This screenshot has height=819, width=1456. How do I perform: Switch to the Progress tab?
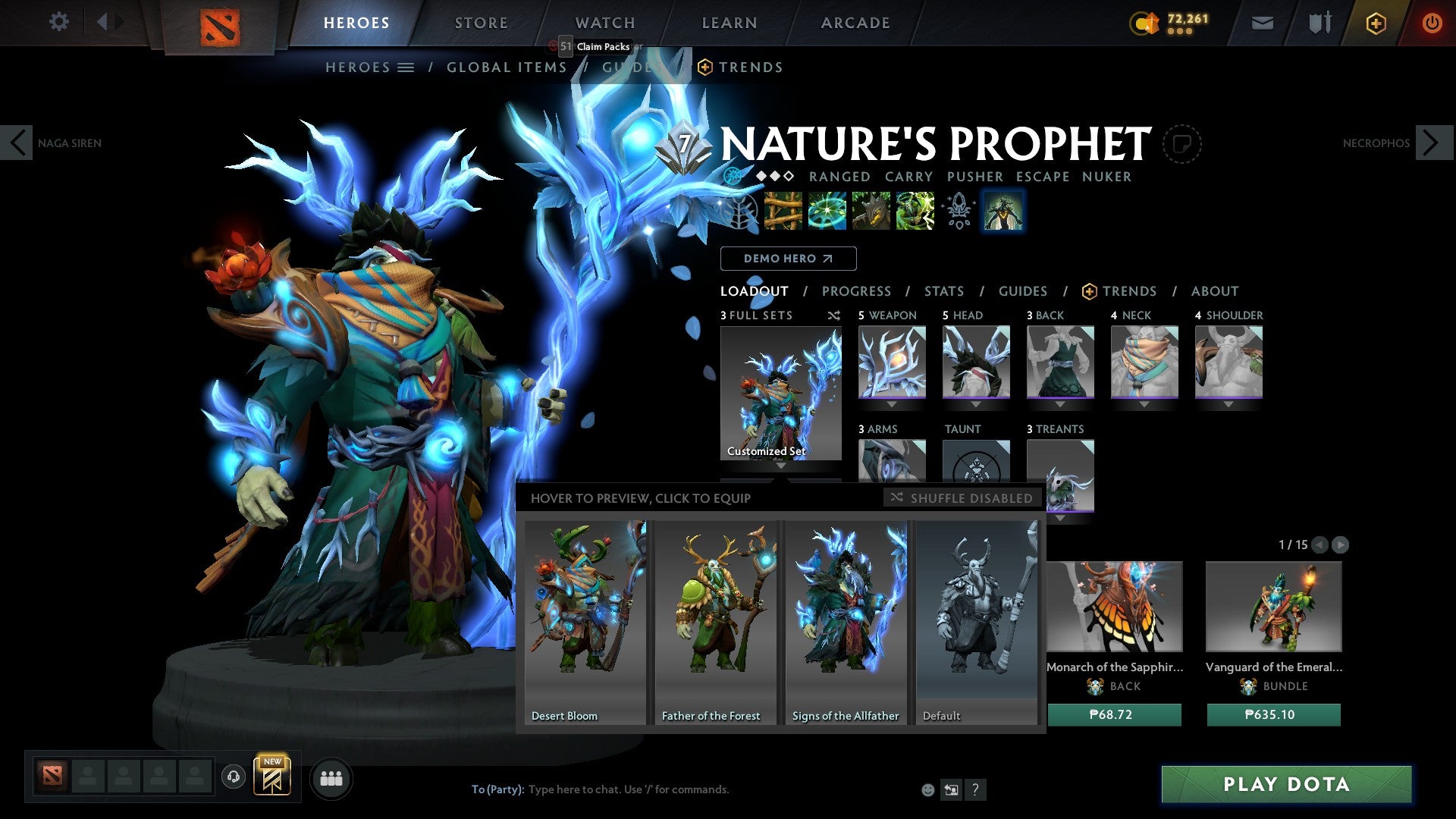[857, 291]
